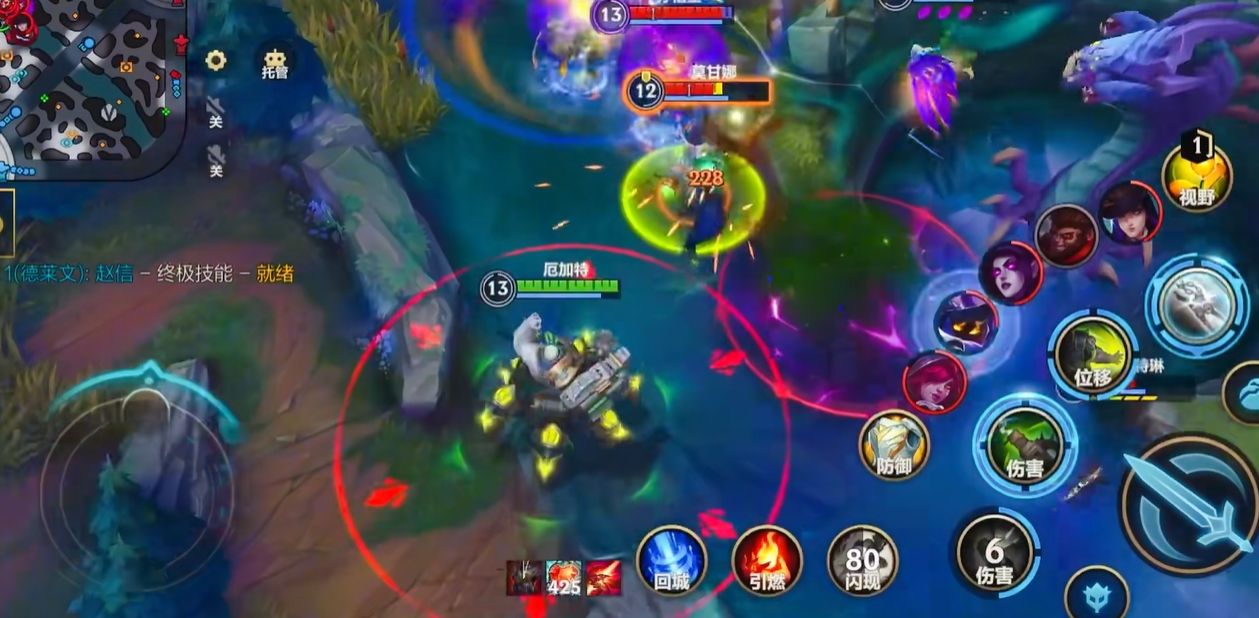The height and width of the screenshot is (618, 1259).
Task: Tap the 闪现 flash spell on cooldown
Action: 862,561
